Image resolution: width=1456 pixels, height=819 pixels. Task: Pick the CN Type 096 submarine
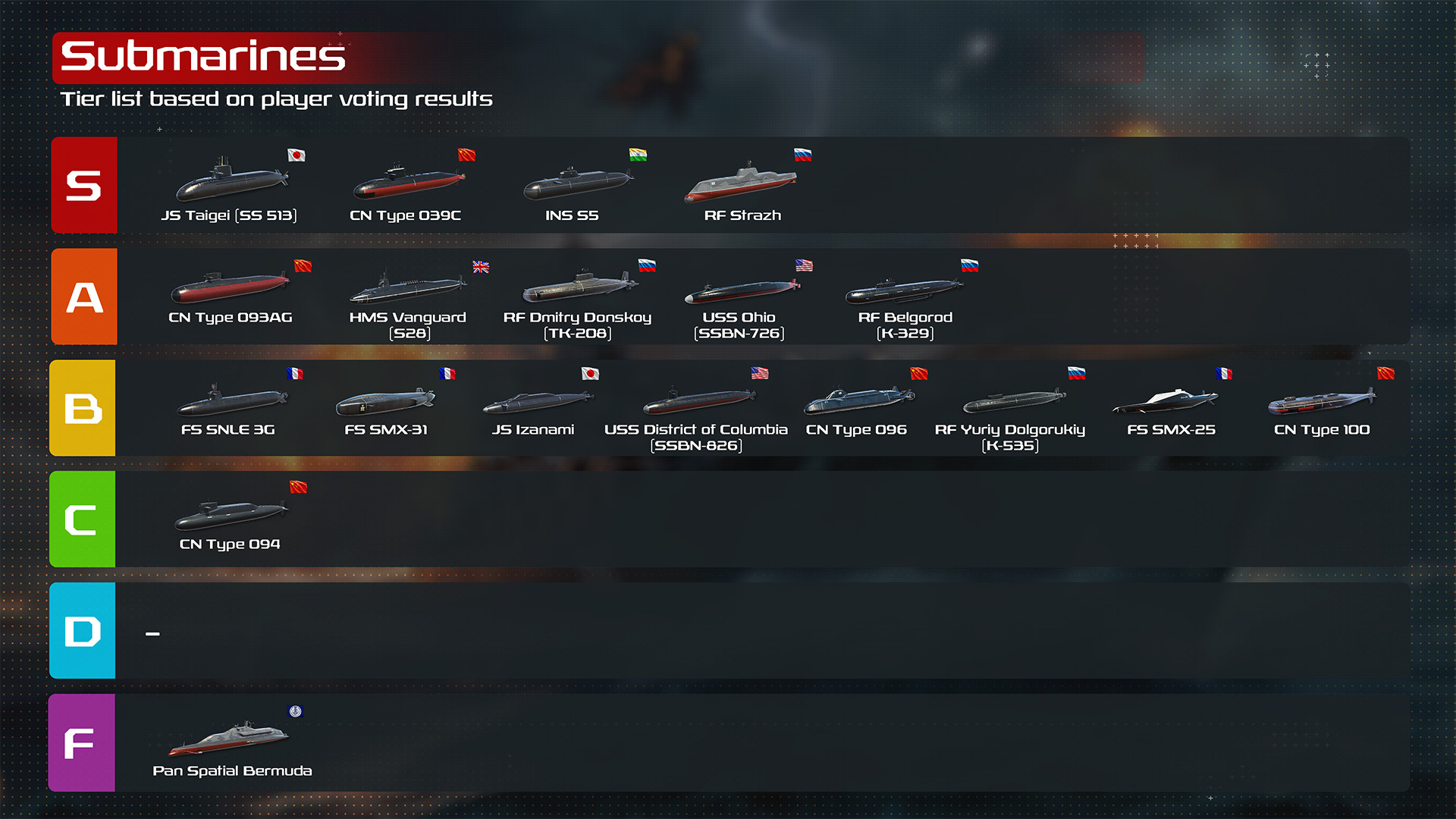[x=858, y=401]
